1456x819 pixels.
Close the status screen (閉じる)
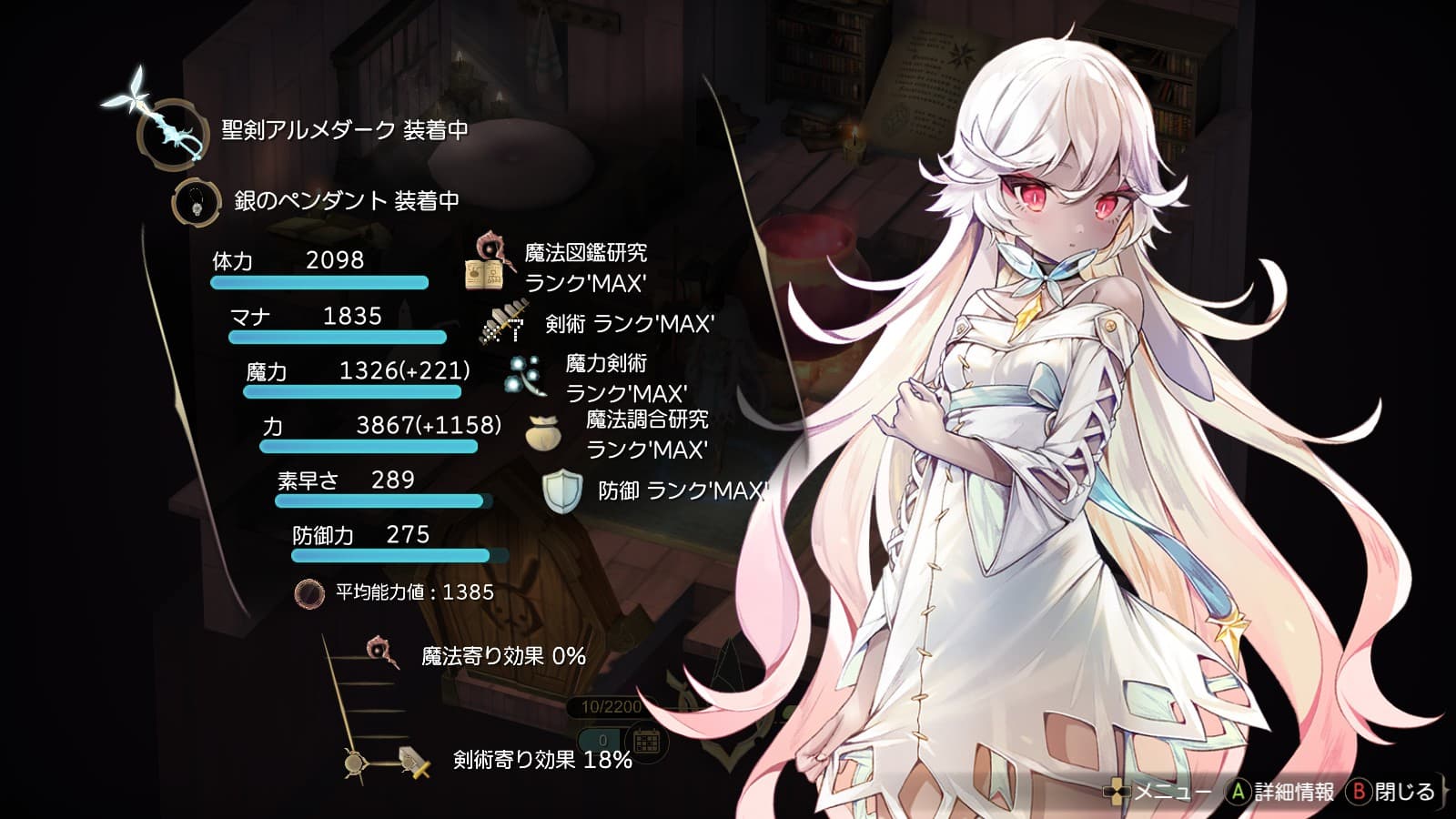tap(1392, 792)
